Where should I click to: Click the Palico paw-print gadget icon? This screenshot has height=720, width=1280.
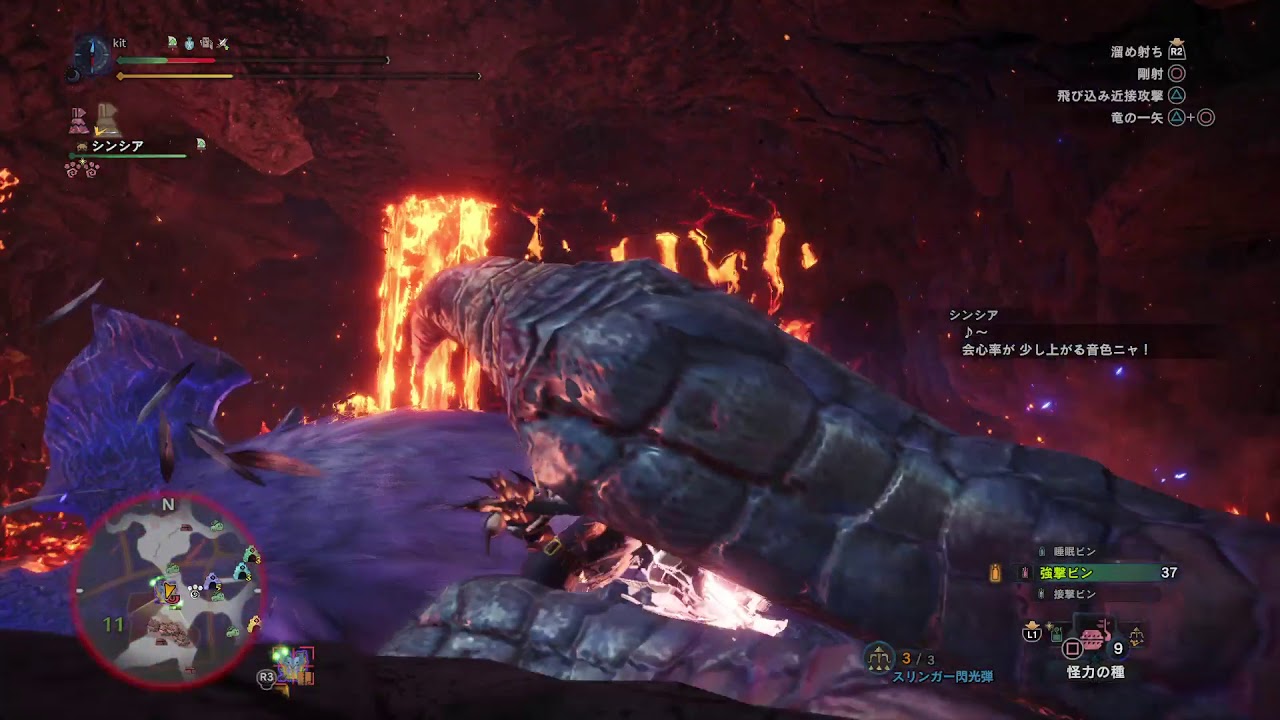click(x=82, y=169)
